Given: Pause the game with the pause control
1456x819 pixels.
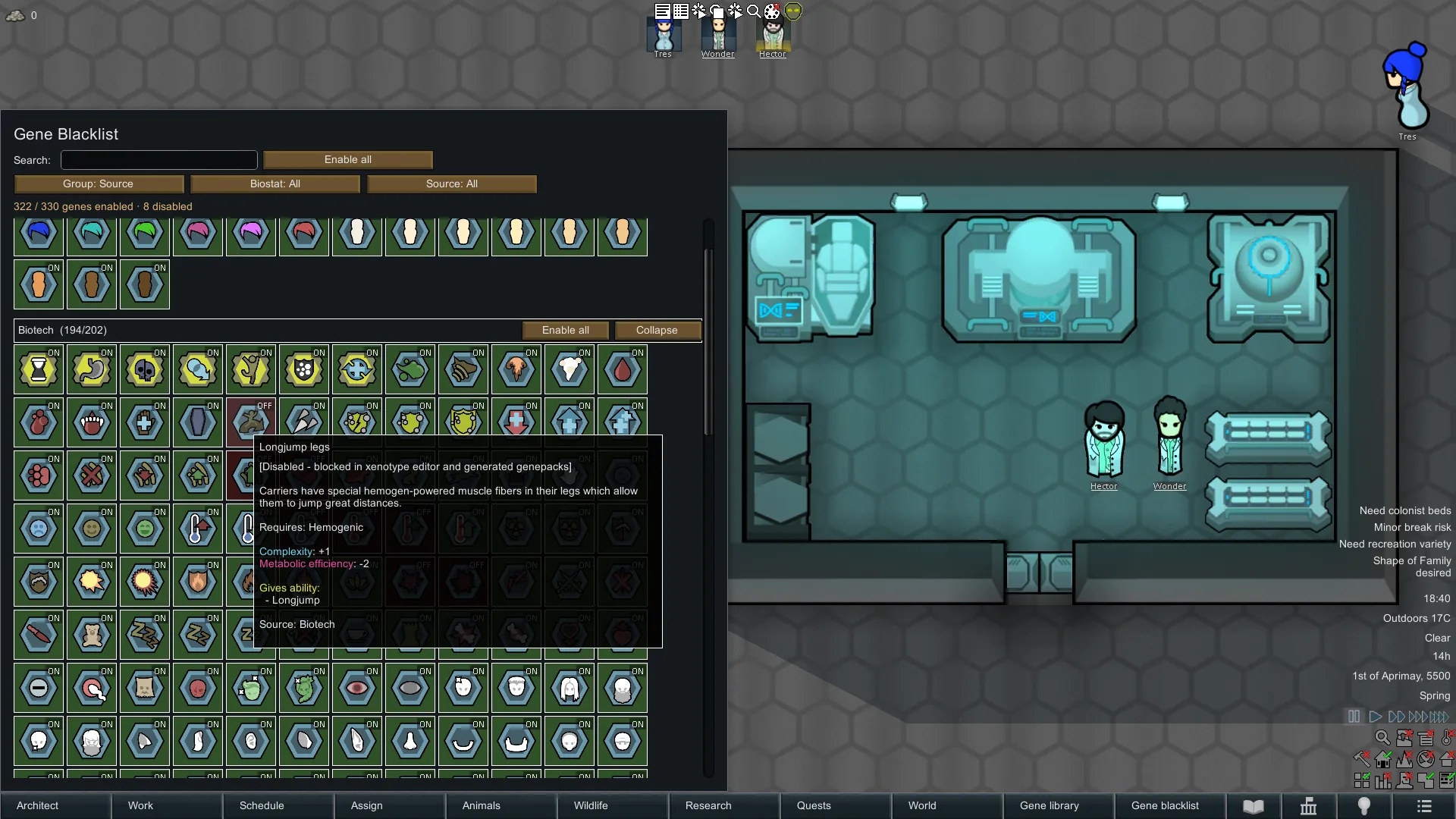Looking at the screenshot, I should (1354, 717).
